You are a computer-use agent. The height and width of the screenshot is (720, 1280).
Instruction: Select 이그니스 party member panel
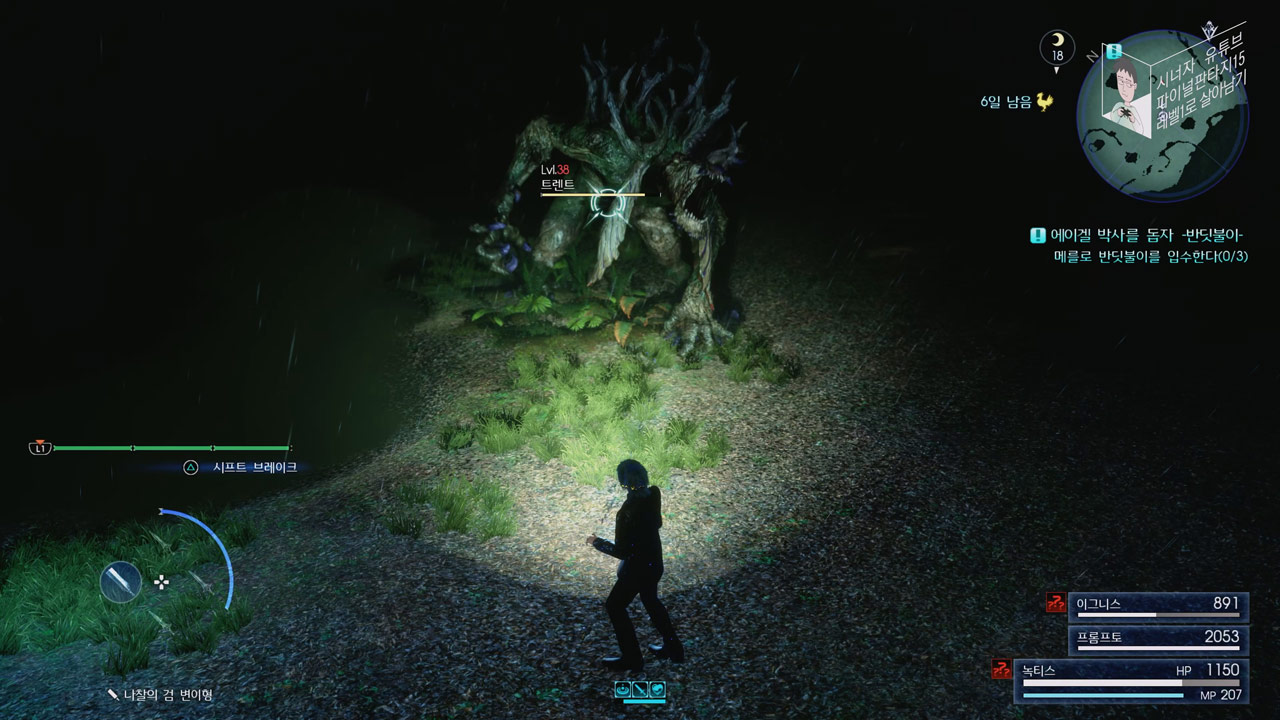click(x=1158, y=606)
